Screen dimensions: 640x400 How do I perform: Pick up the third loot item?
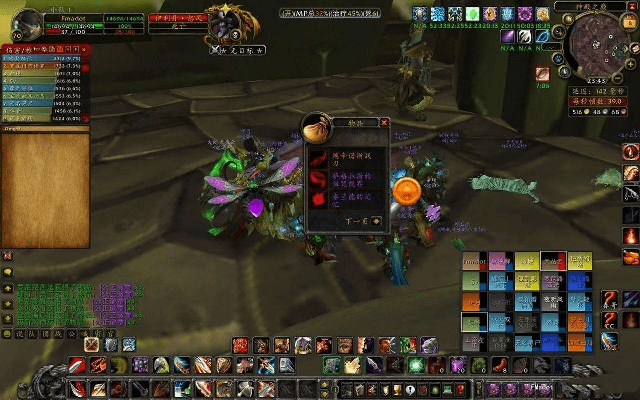click(319, 199)
